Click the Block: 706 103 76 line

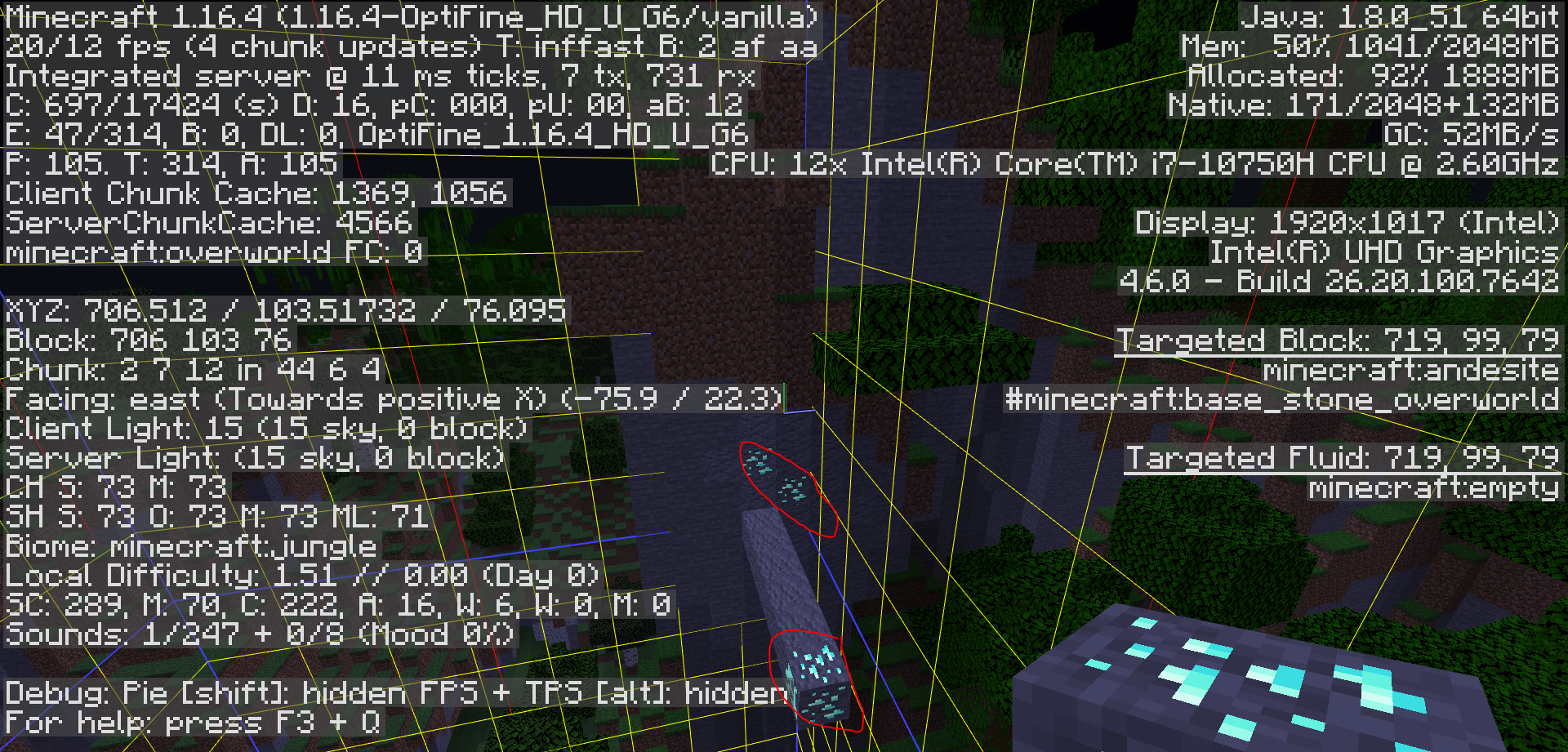[147, 340]
